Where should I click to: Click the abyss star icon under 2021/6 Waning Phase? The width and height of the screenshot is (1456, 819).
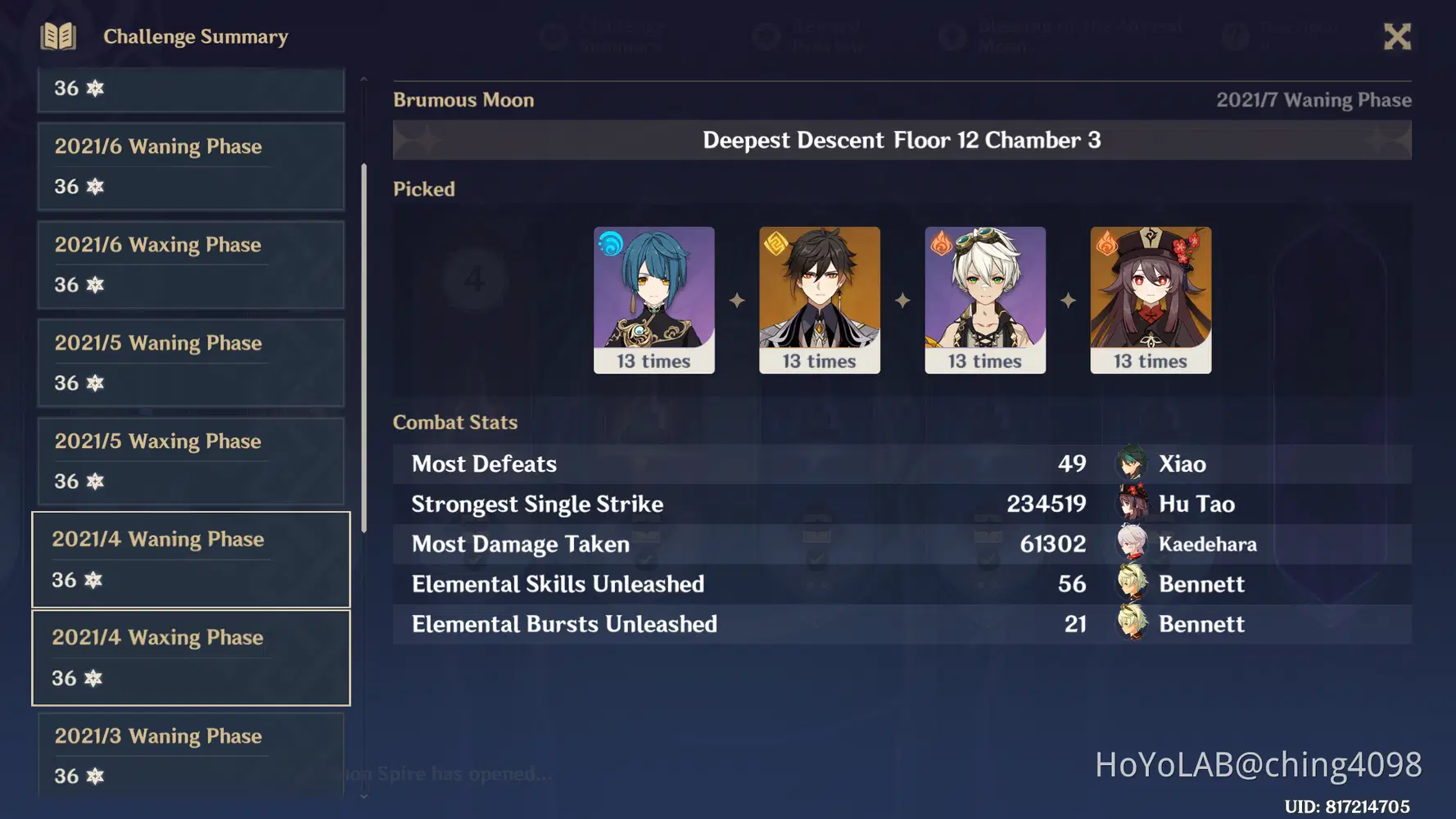96,187
